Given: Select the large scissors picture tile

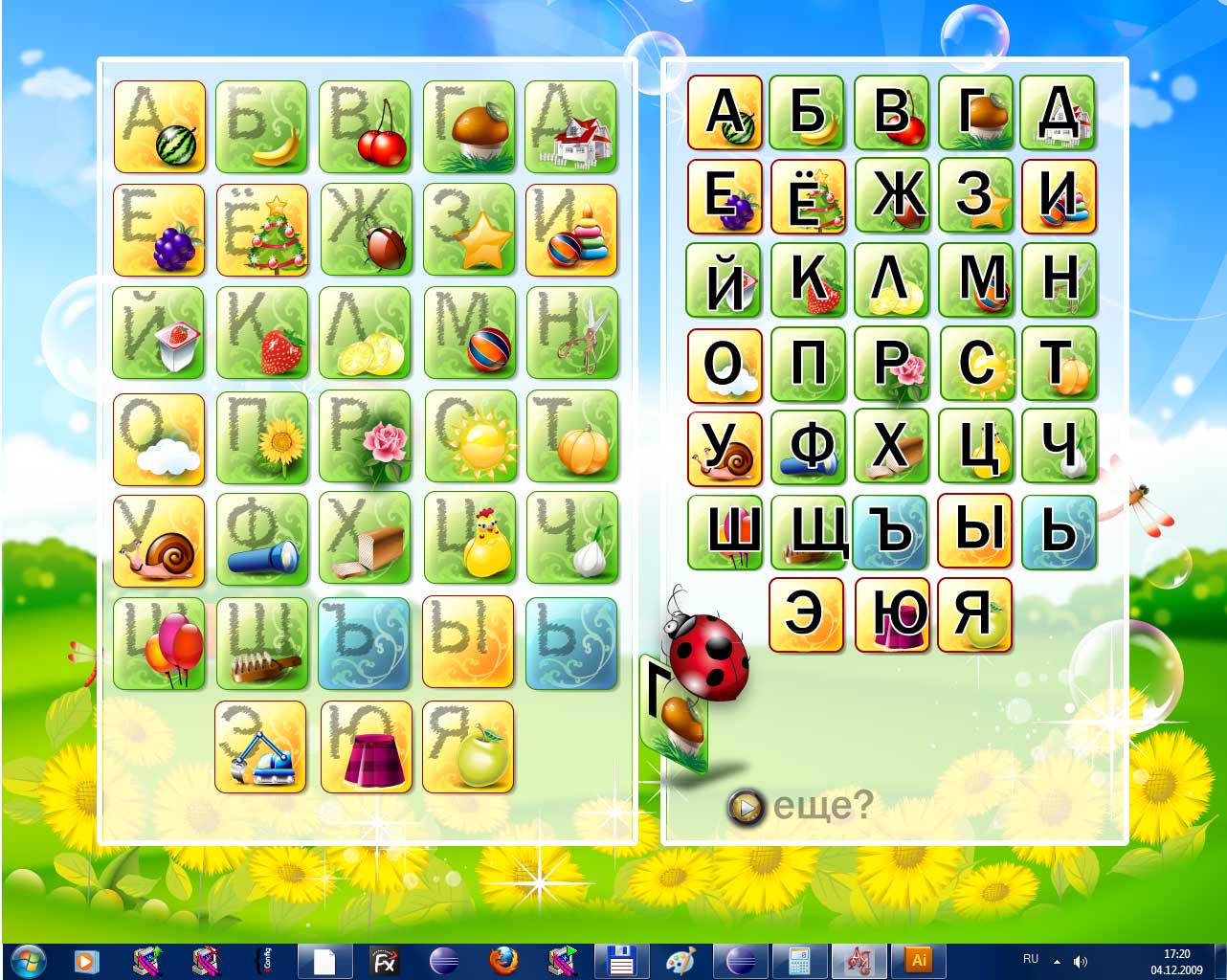Looking at the screenshot, I should pos(572,333).
